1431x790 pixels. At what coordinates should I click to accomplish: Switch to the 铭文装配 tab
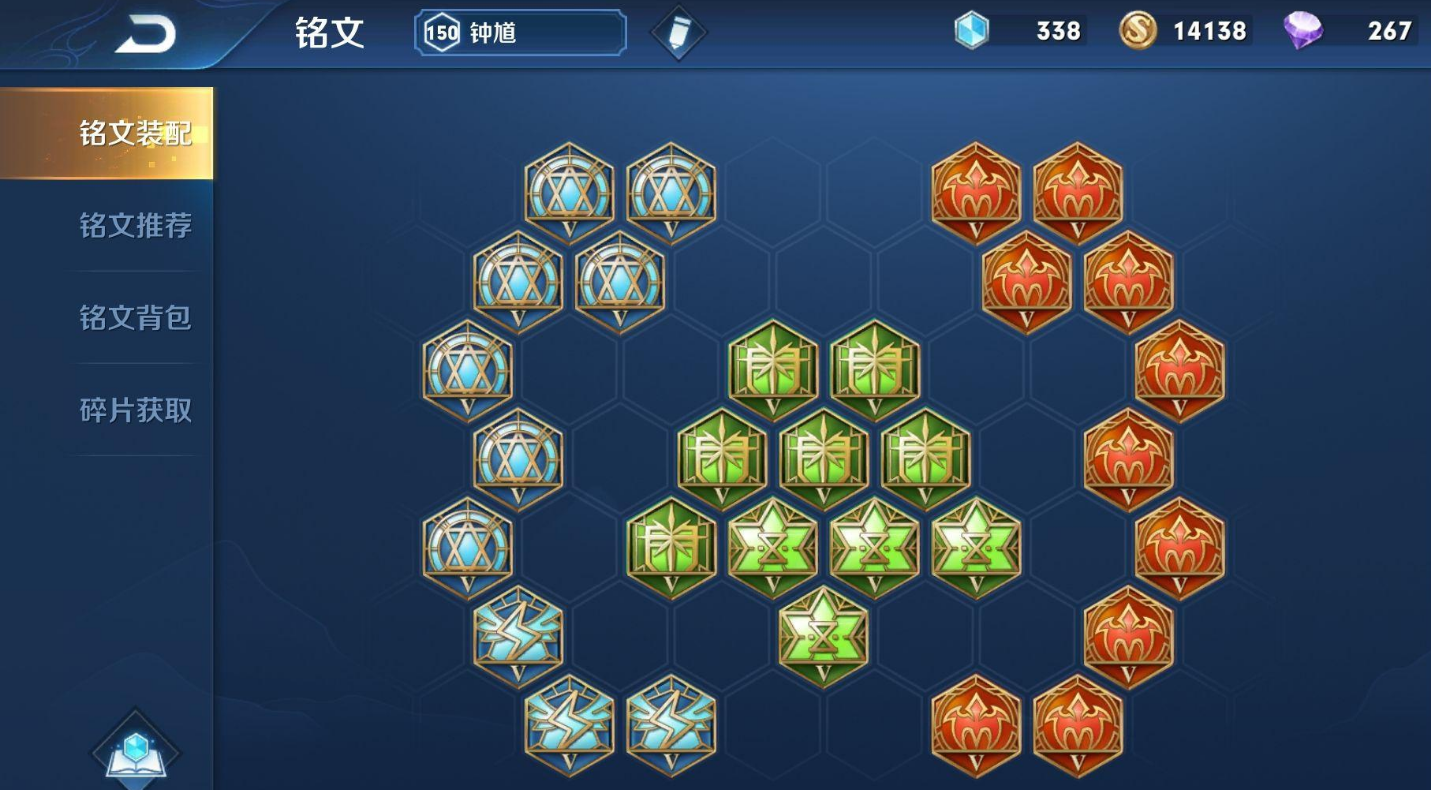[x=135, y=133]
